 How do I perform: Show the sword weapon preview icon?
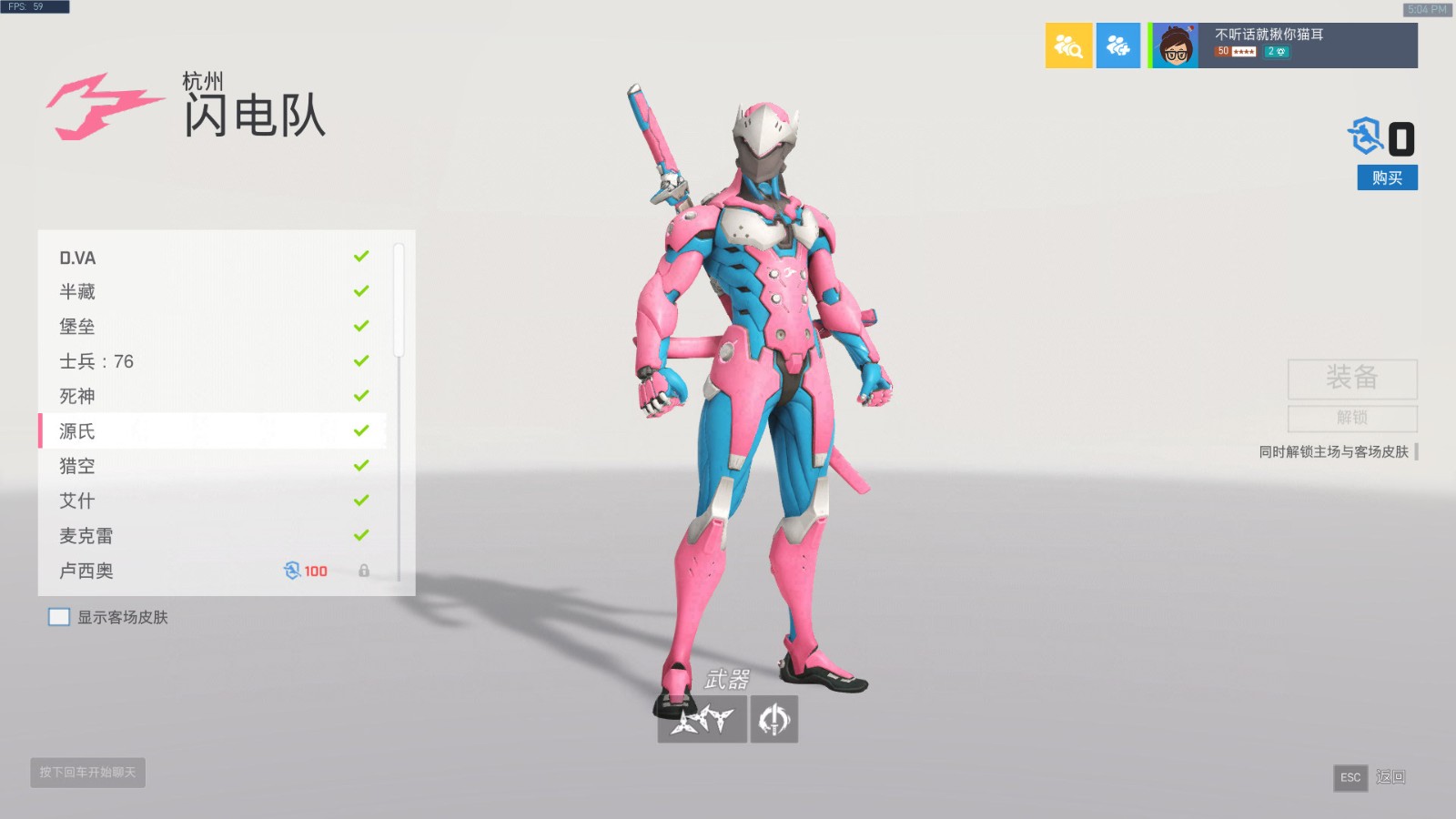[773, 720]
